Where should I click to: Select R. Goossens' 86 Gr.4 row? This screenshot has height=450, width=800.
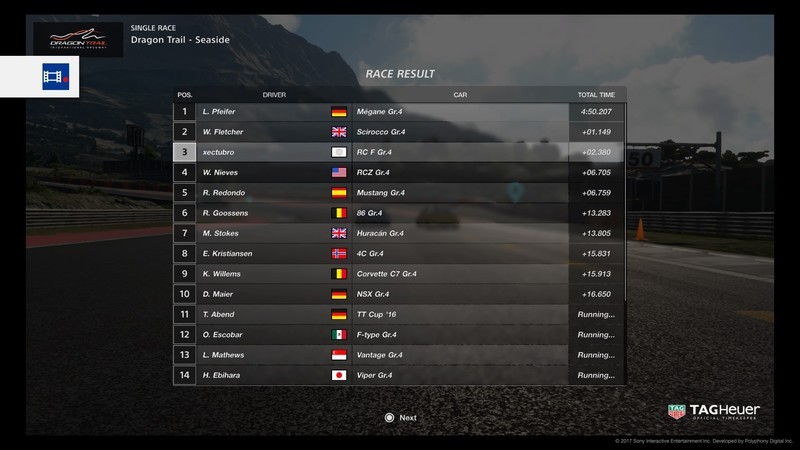click(400, 213)
